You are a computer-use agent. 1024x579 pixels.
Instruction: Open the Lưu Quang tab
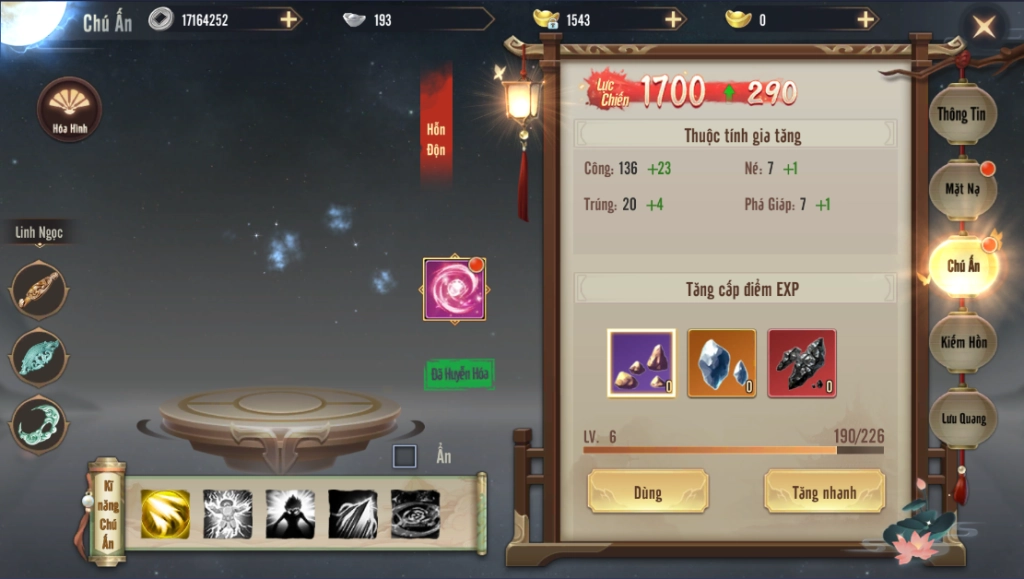pos(962,418)
